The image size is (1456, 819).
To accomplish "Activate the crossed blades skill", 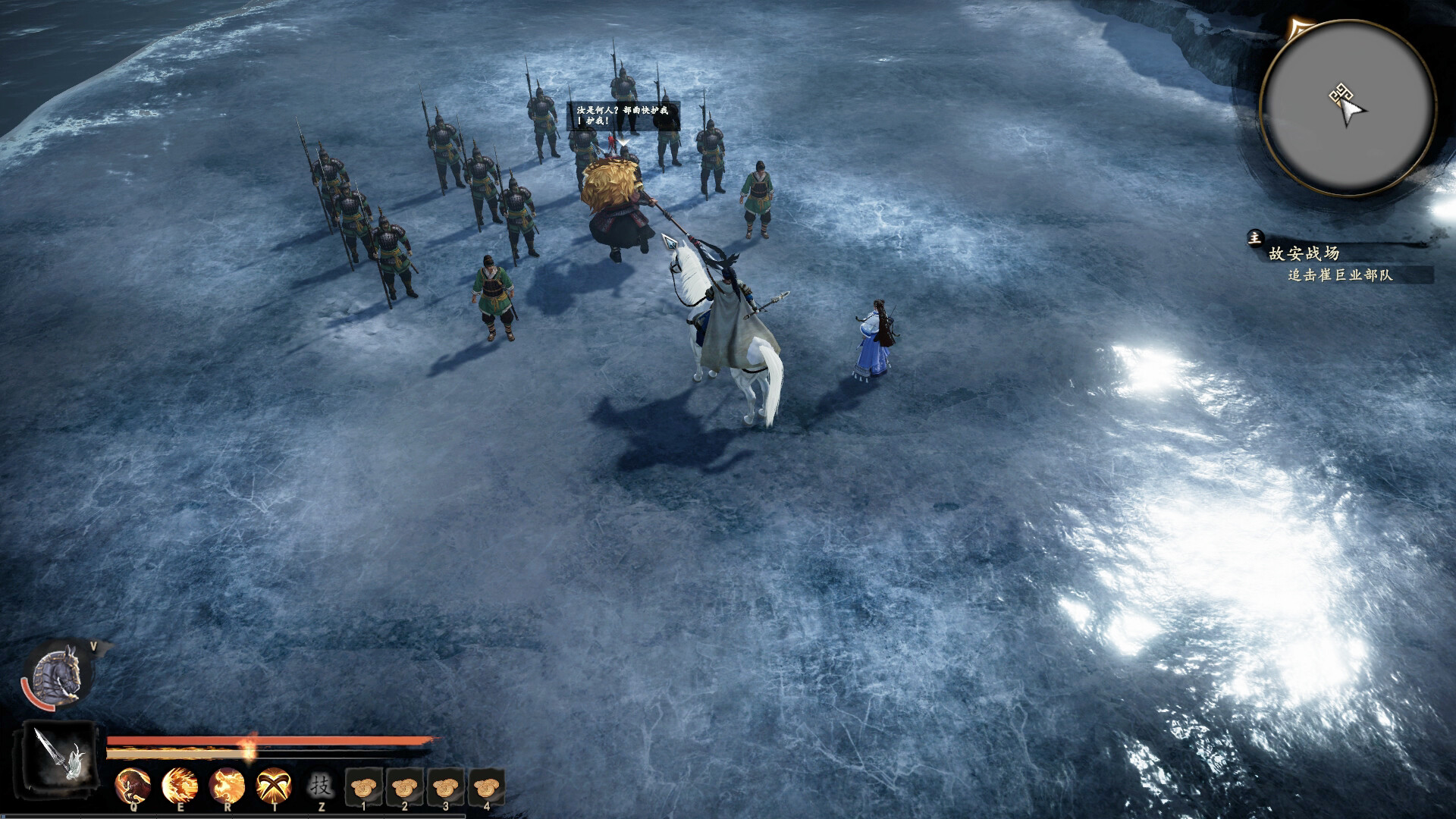I will [x=274, y=785].
